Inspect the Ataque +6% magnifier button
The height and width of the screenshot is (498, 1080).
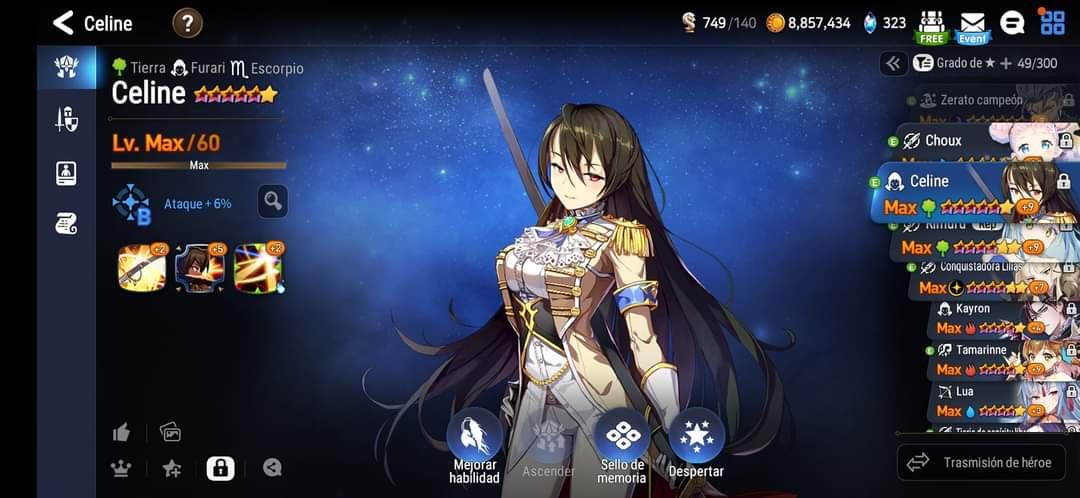tap(272, 202)
